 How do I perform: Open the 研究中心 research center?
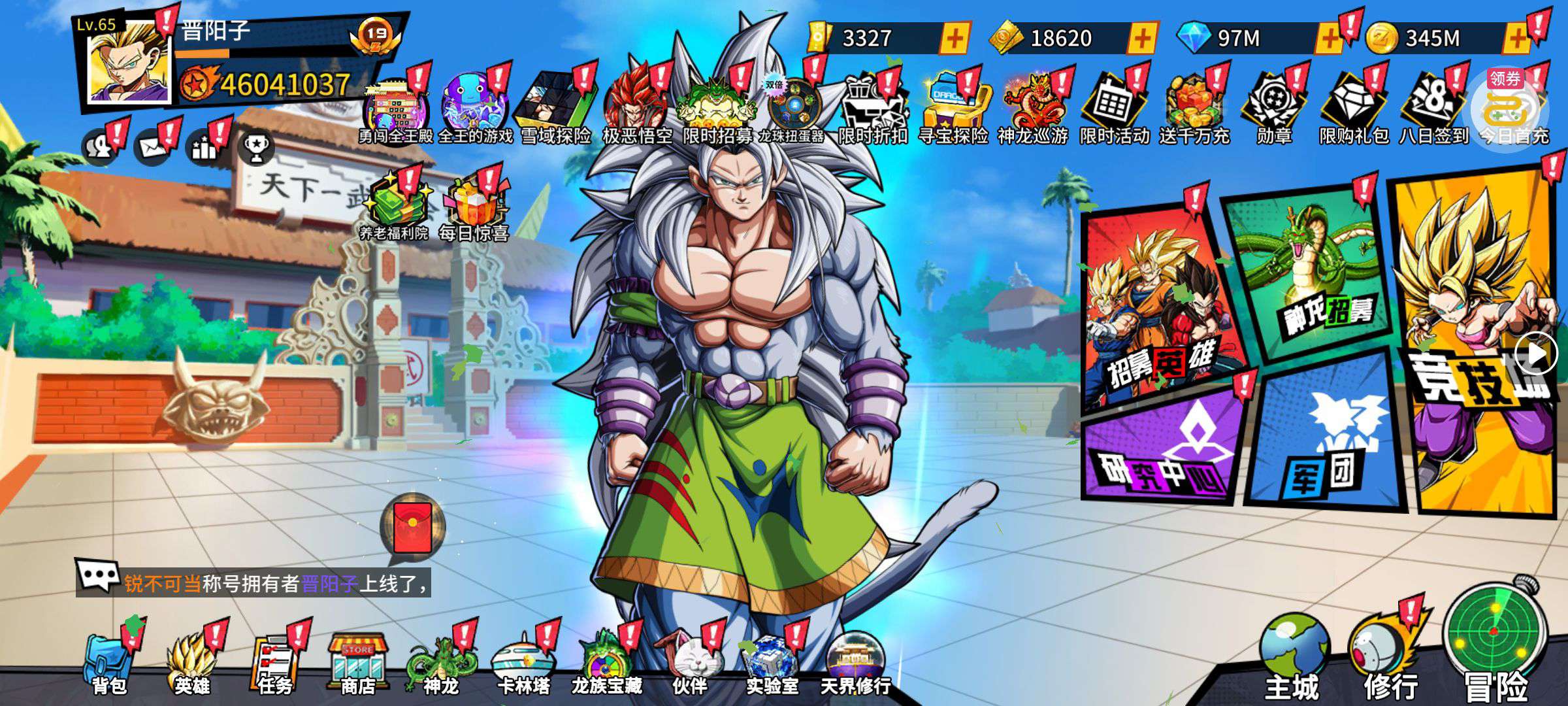point(1163,451)
